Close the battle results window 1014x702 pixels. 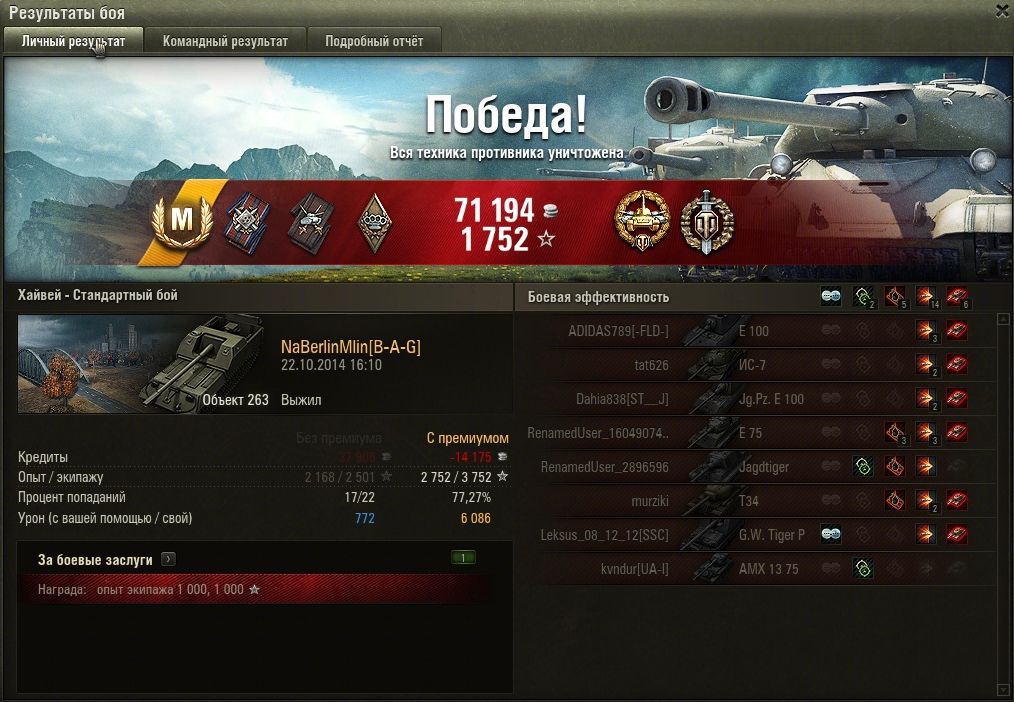click(1002, 11)
